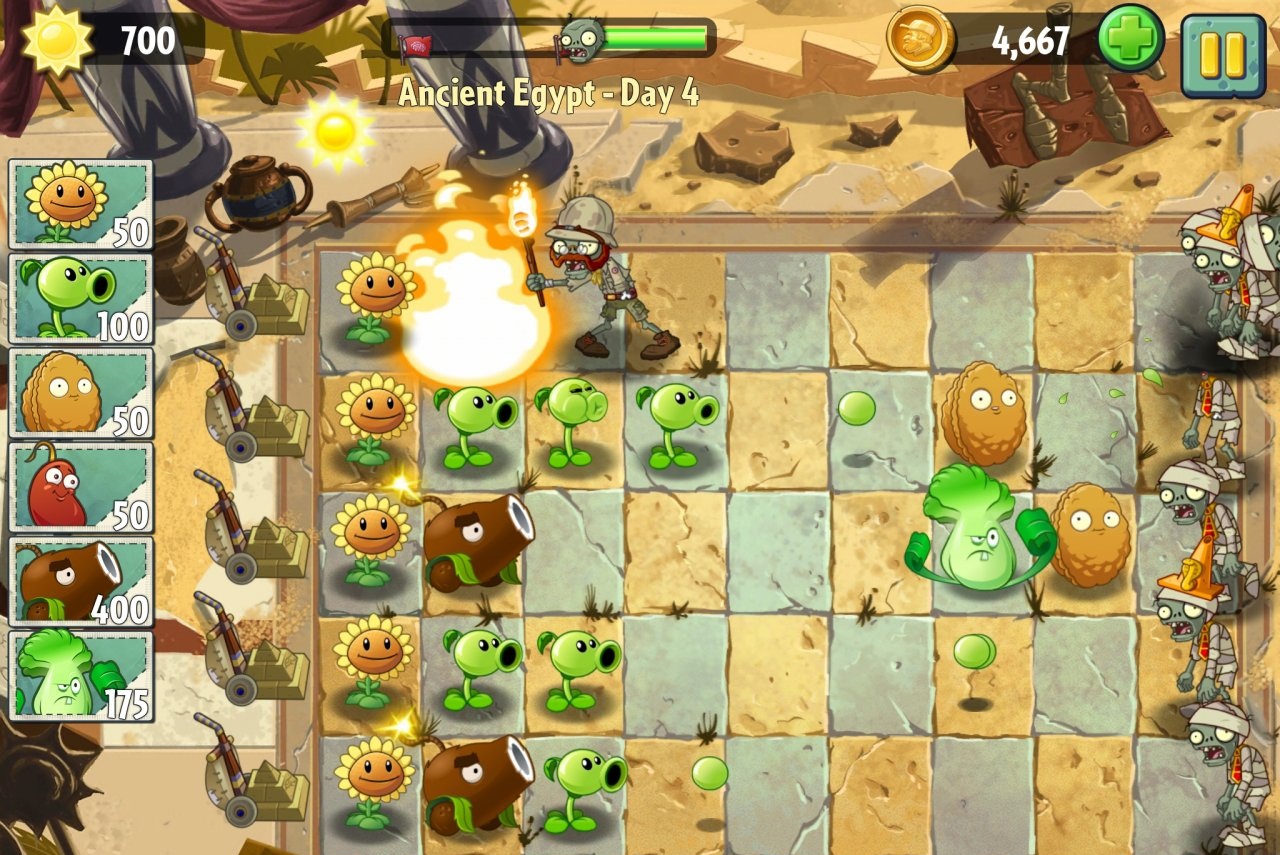Select the red chili bean seed packet
The image size is (1280, 855).
pyautogui.click(x=81, y=487)
